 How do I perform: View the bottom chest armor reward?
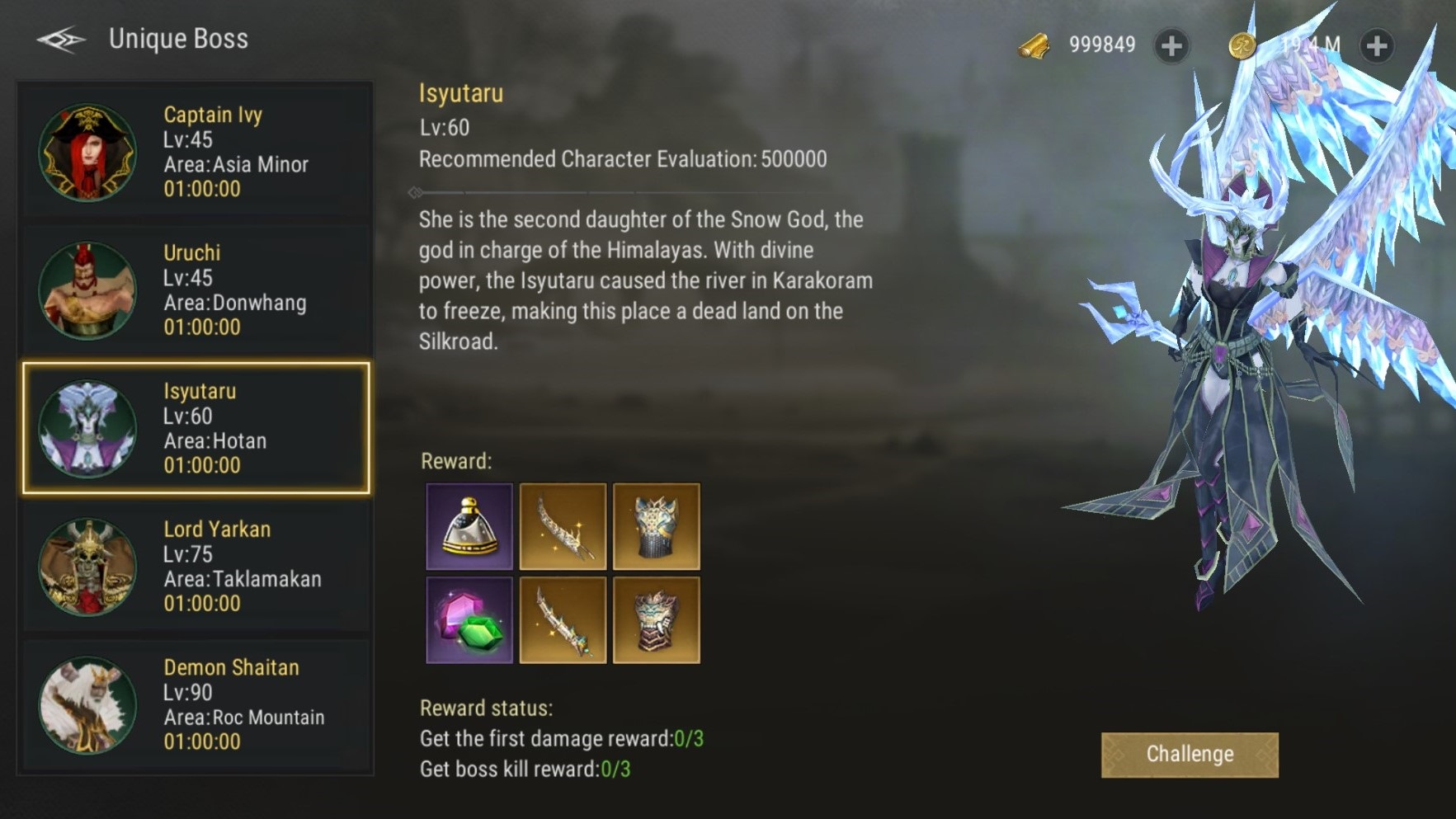point(656,620)
